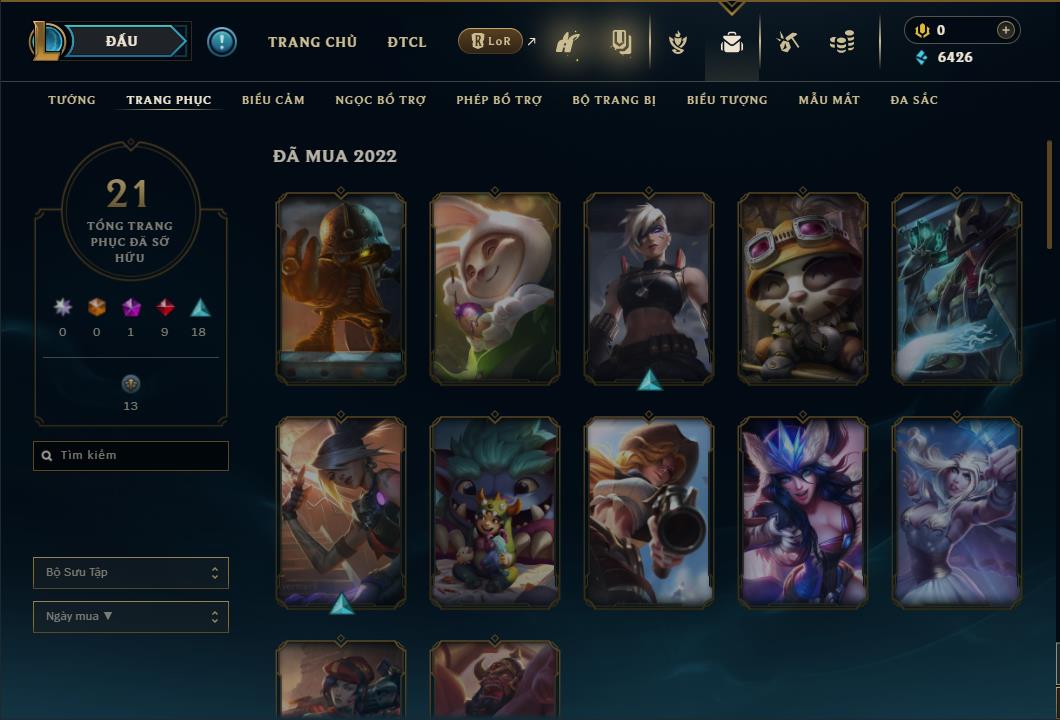Open the TRANG CHỦ home page
The width and height of the screenshot is (1060, 720).
312,42
